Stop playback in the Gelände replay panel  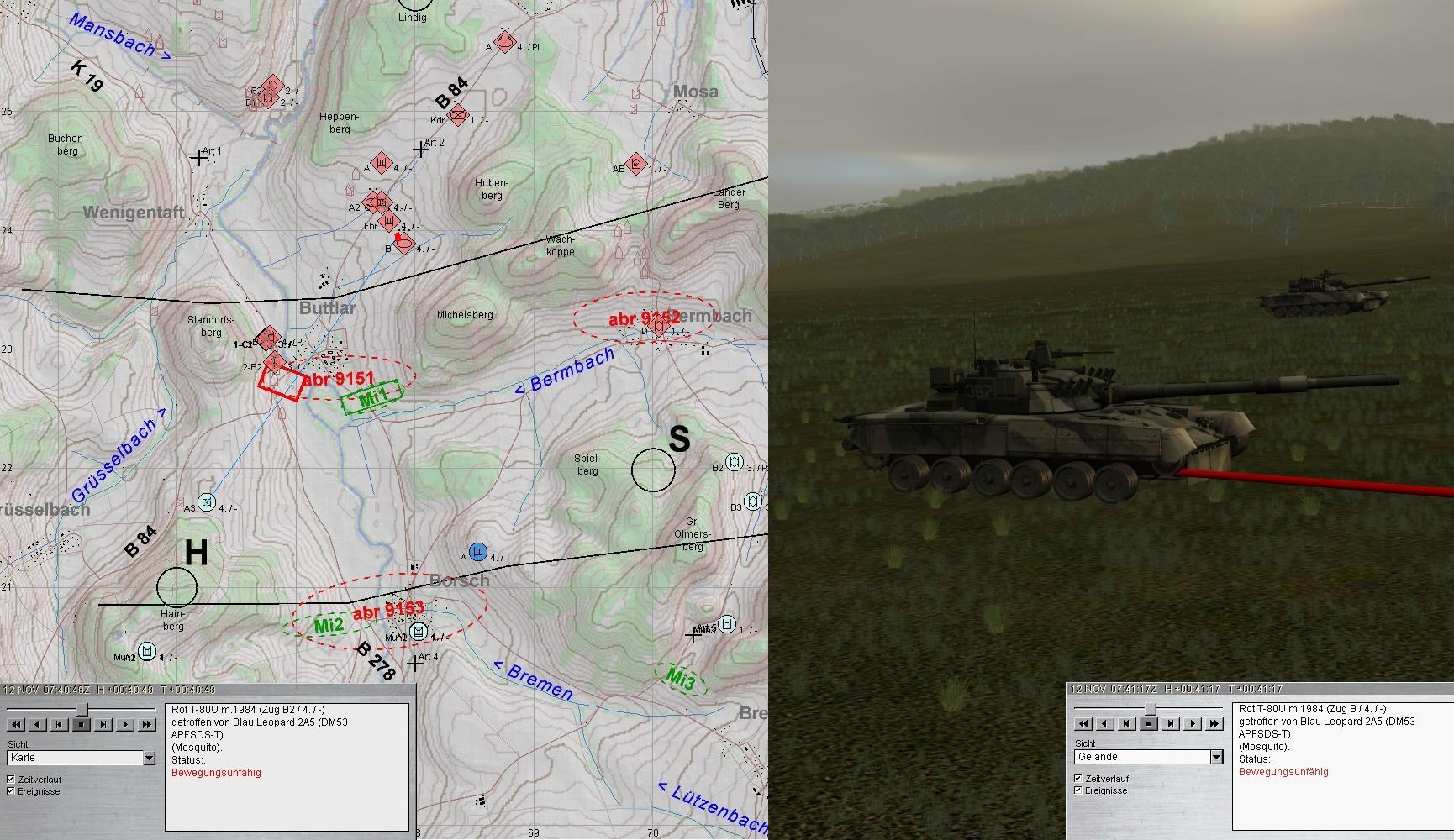[x=1149, y=723]
